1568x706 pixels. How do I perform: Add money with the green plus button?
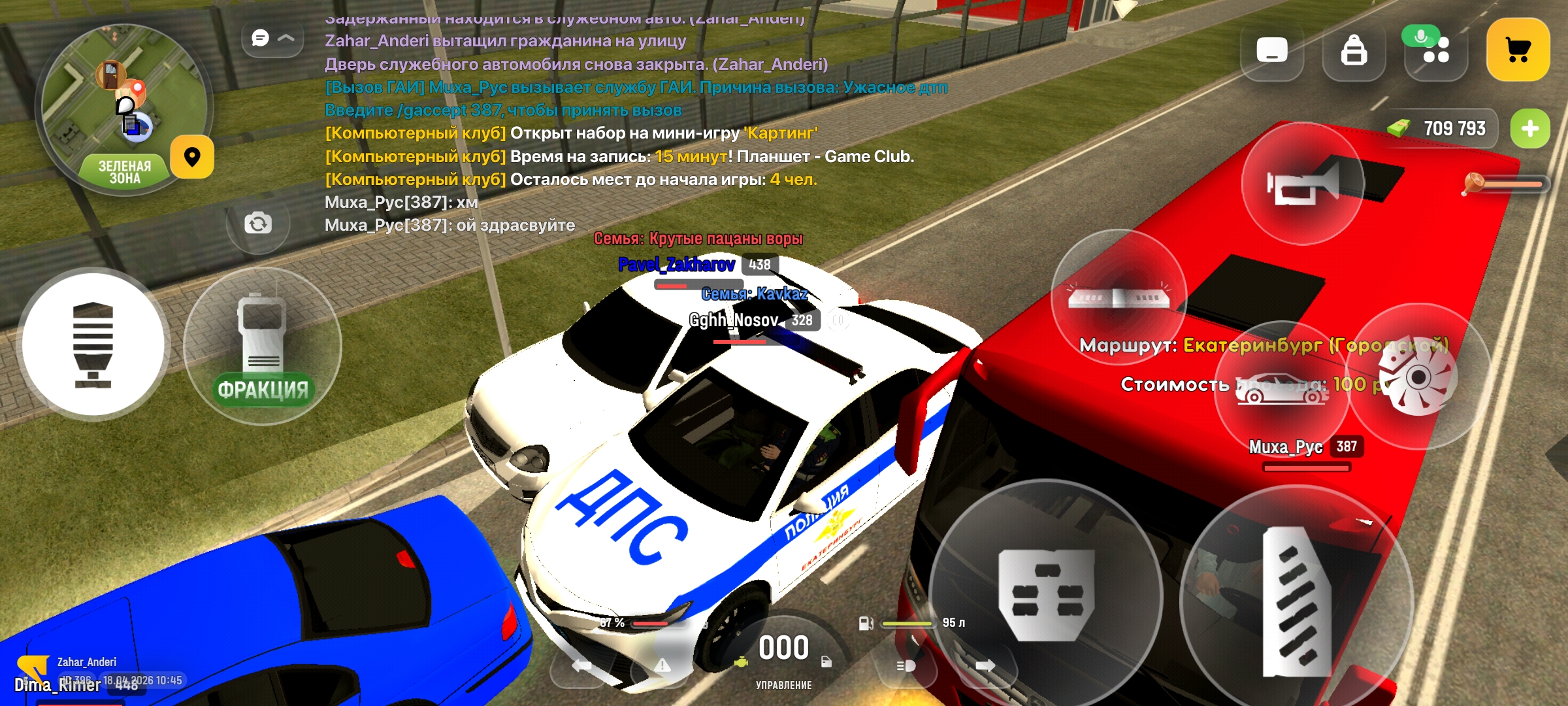[1529, 129]
